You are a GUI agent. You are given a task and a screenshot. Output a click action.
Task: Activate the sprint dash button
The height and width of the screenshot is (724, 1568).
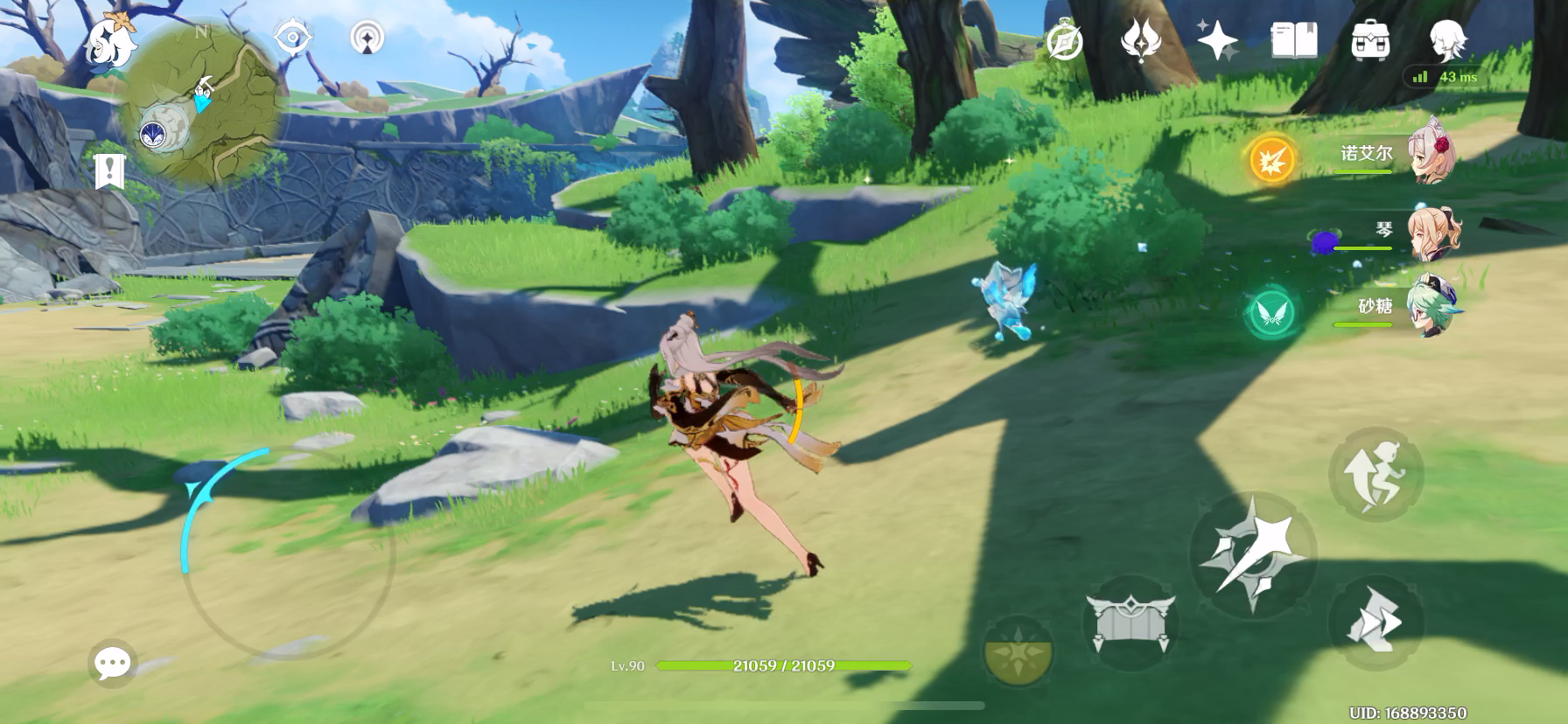[x=1375, y=623]
